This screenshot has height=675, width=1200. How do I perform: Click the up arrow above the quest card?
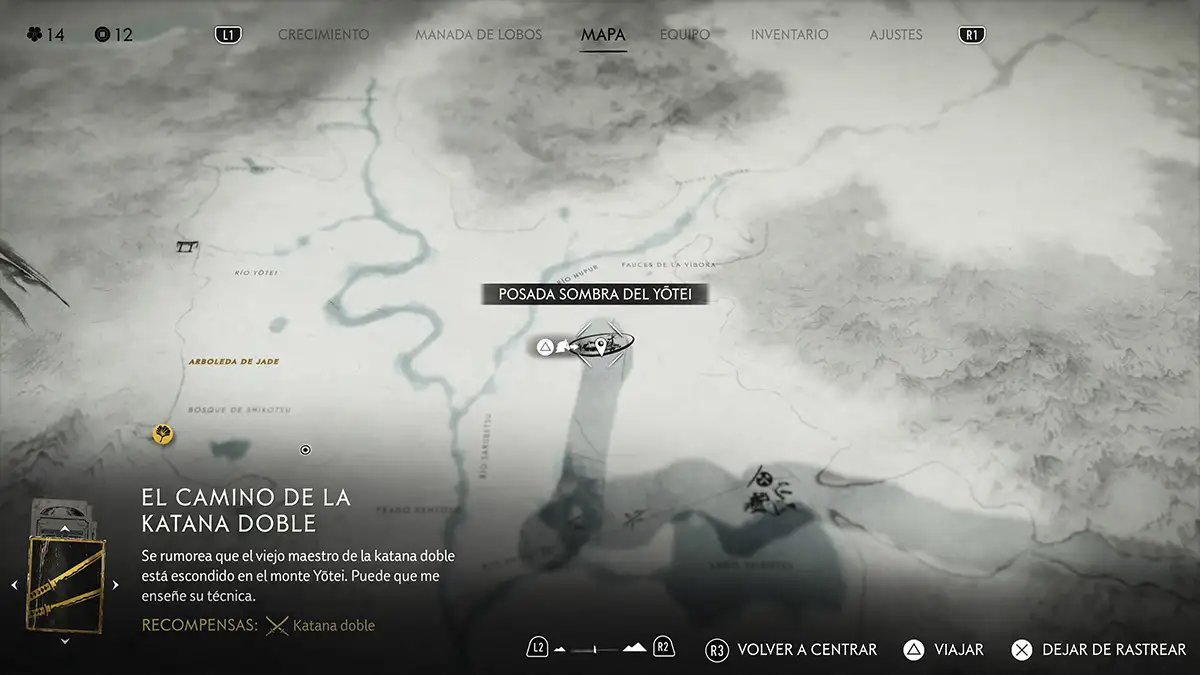[65, 527]
